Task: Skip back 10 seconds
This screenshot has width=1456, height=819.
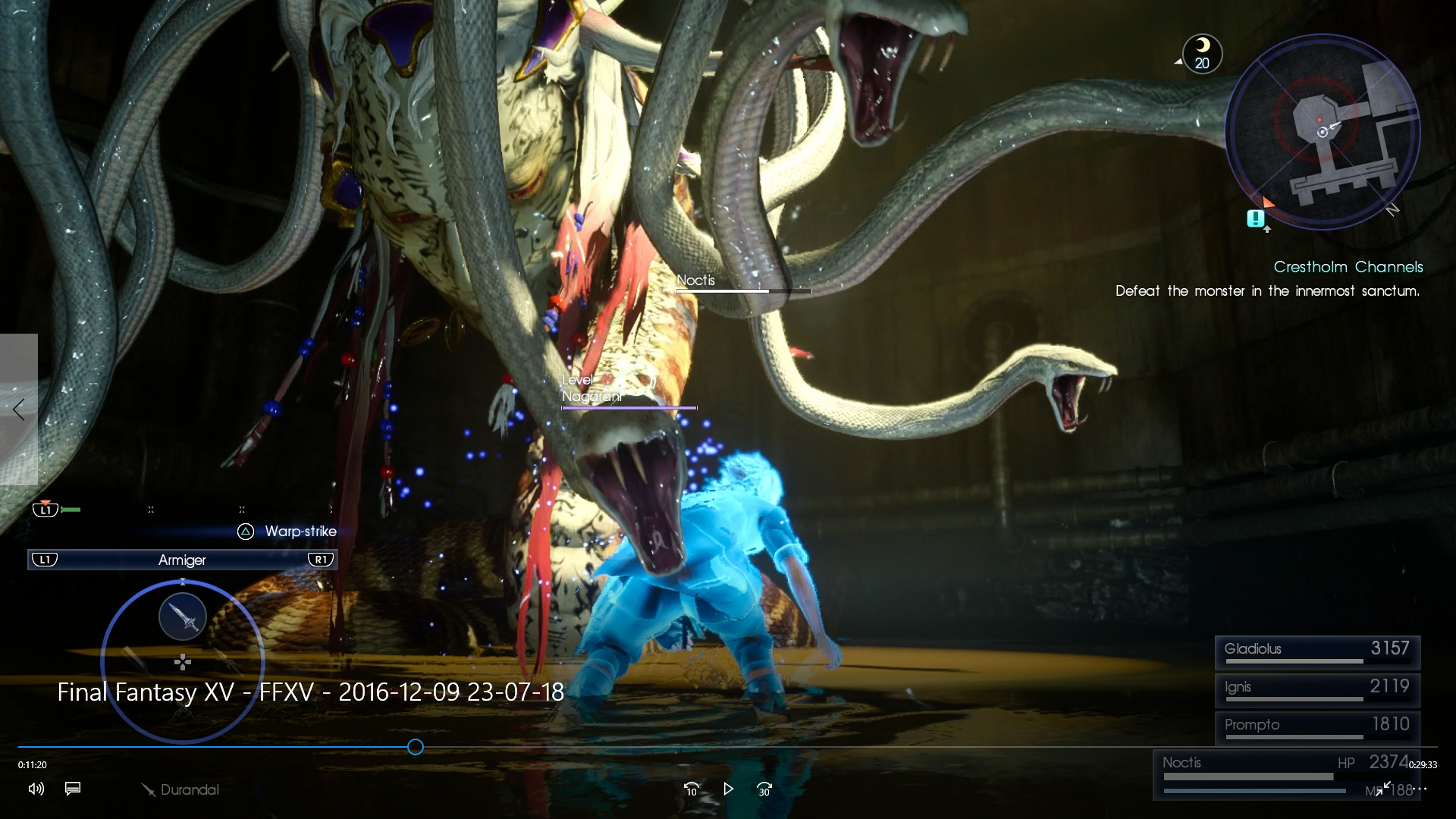Action: [x=691, y=789]
